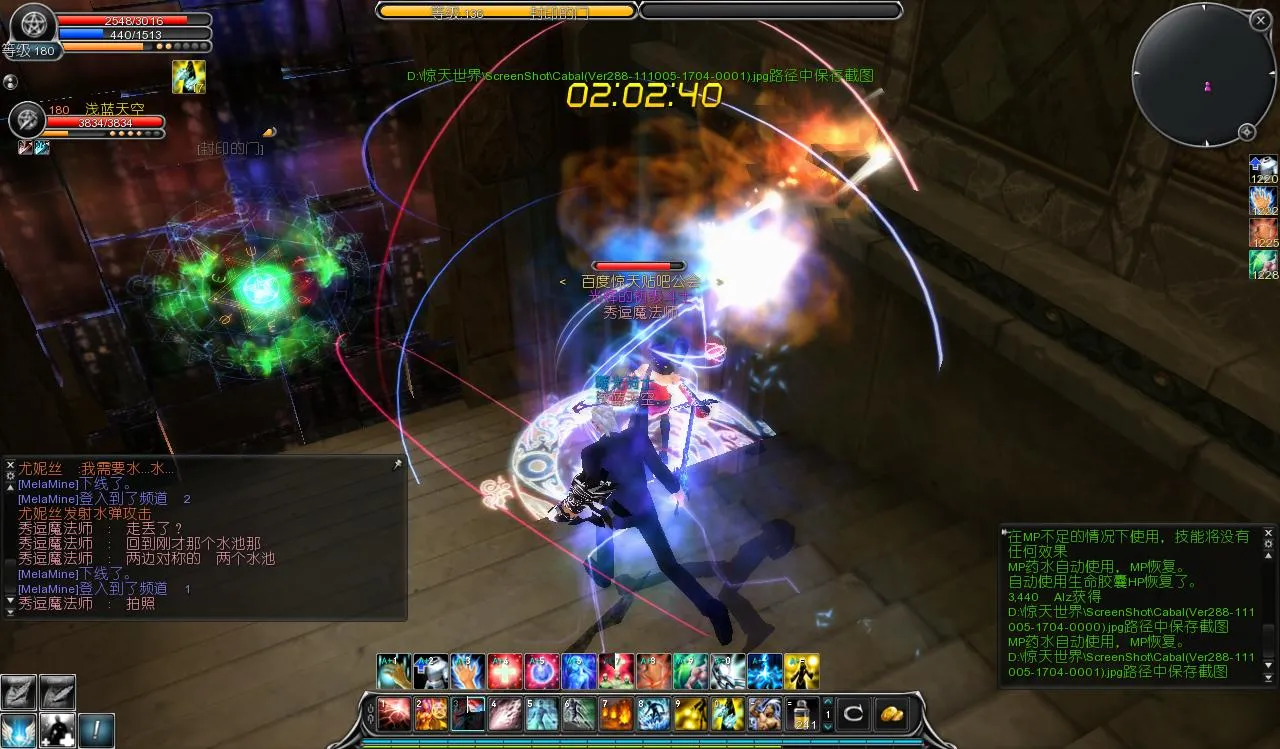The width and height of the screenshot is (1280, 749).
Task: Click the exclamation mark alert button
Action: point(97,730)
